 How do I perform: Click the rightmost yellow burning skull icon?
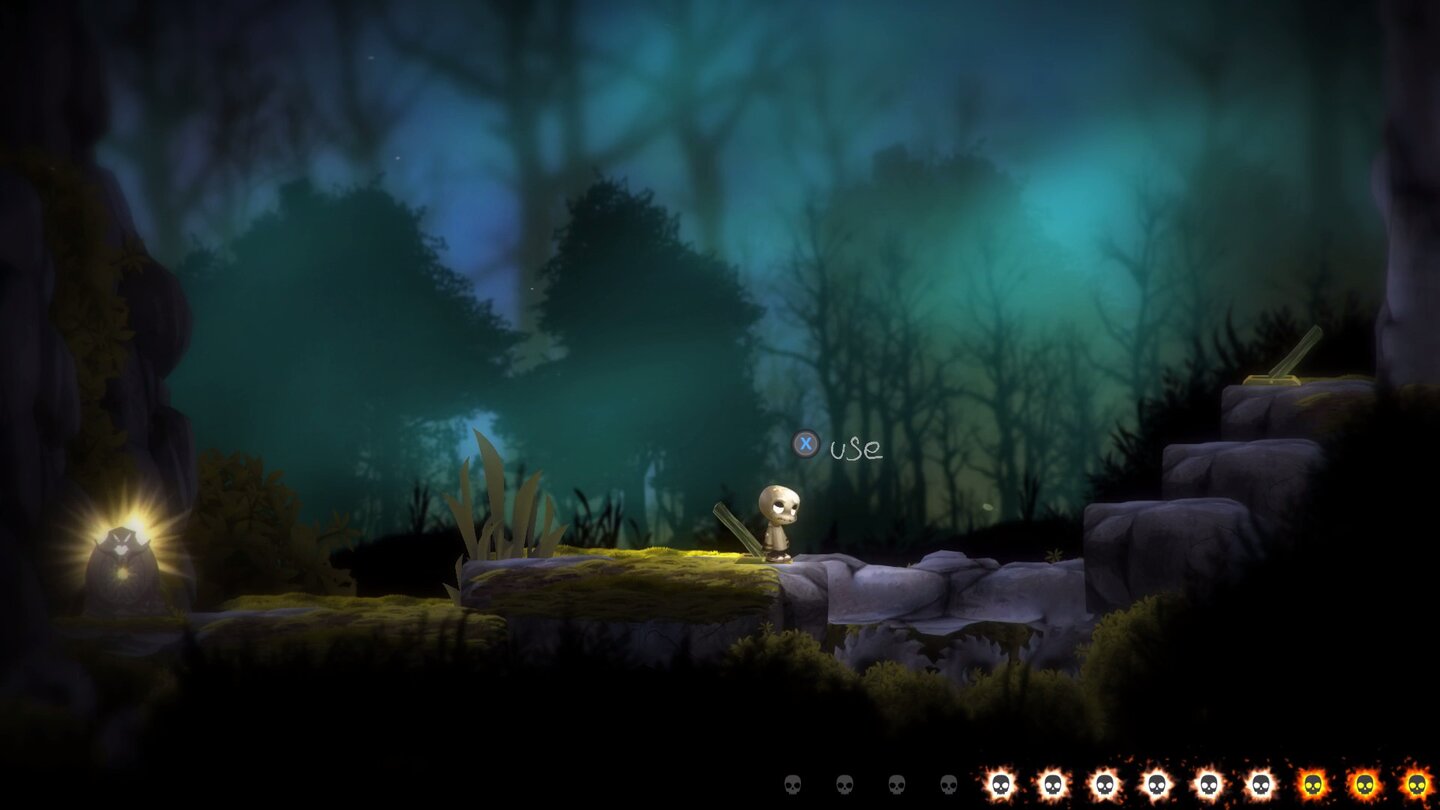pos(1418,784)
